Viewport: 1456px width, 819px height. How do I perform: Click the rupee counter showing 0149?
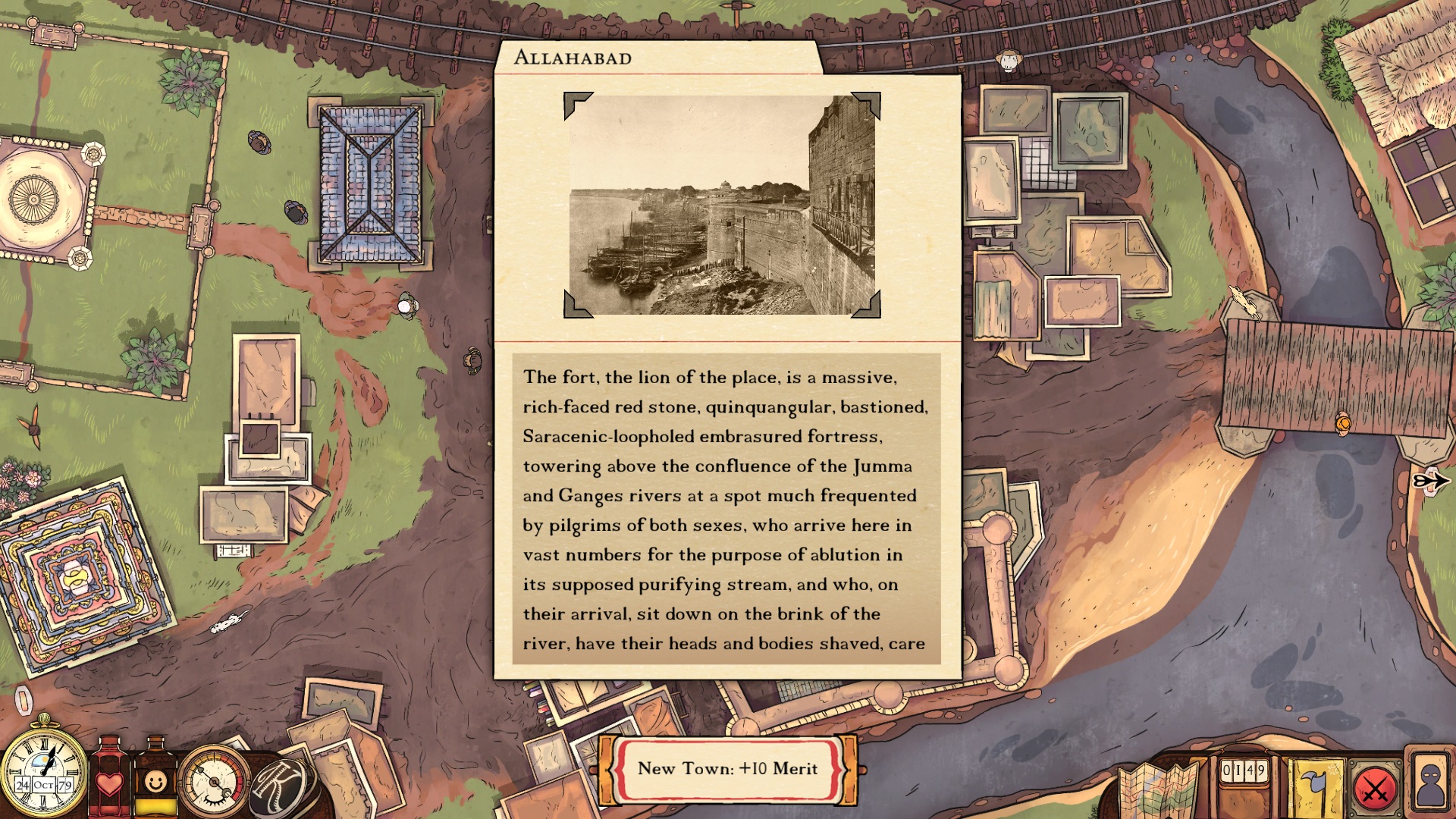tap(1244, 770)
